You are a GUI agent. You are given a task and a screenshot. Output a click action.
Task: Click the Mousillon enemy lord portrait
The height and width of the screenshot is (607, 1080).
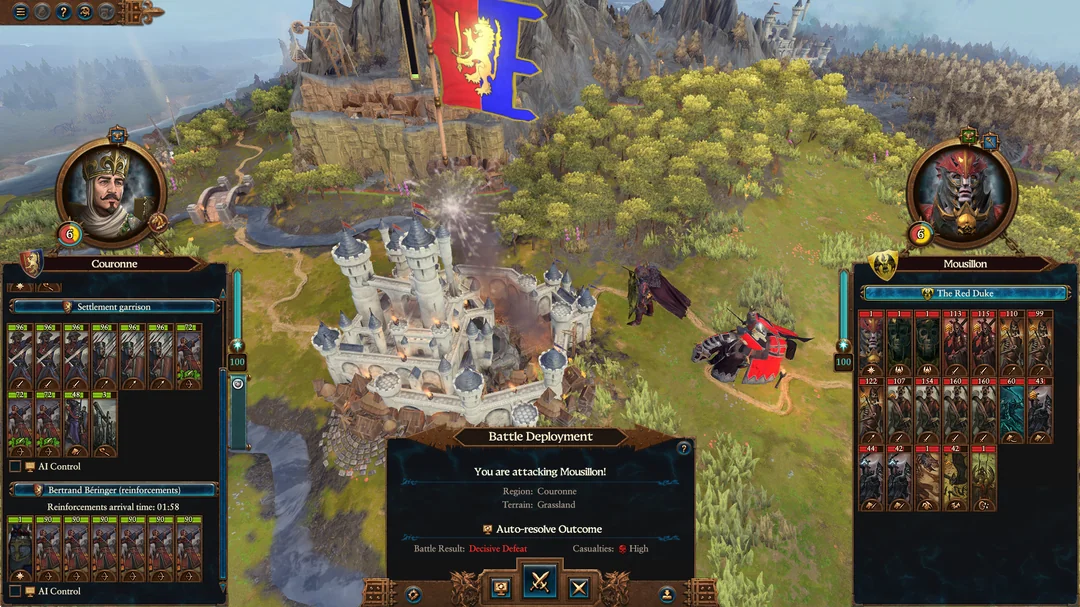(961, 192)
